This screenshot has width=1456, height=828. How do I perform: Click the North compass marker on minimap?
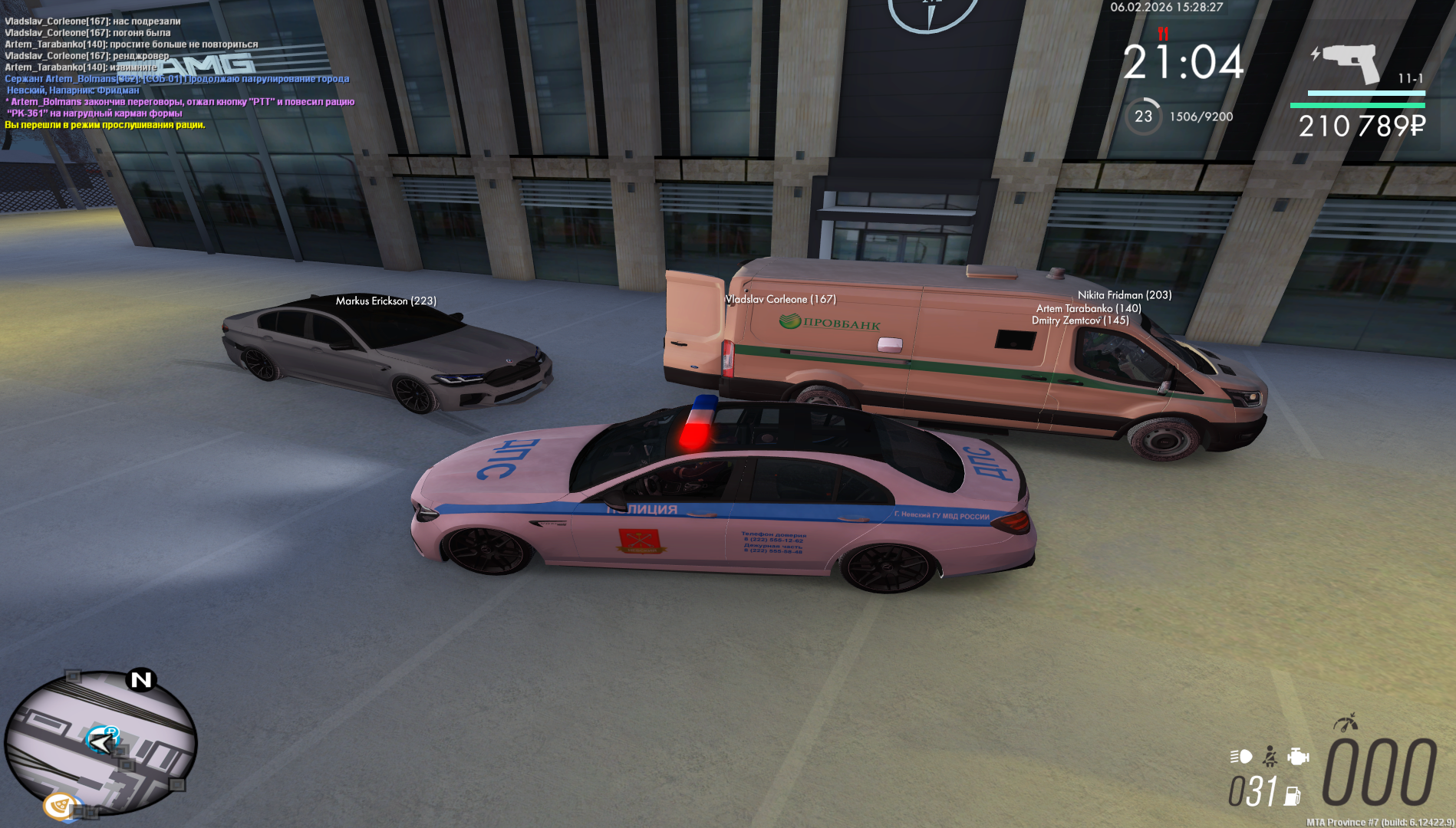tap(141, 679)
